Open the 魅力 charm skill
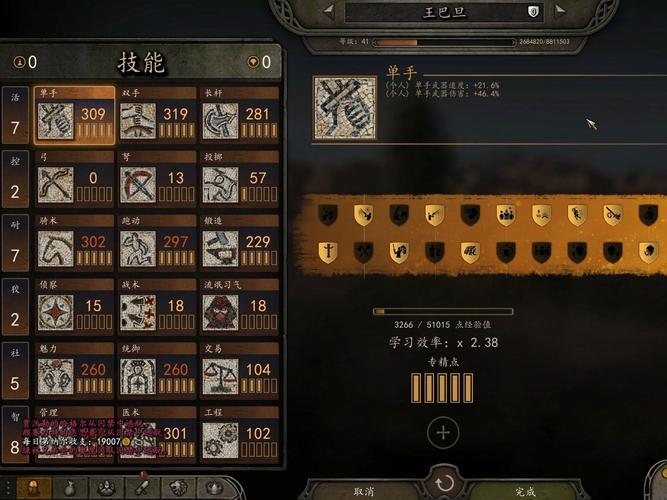 click(74, 374)
